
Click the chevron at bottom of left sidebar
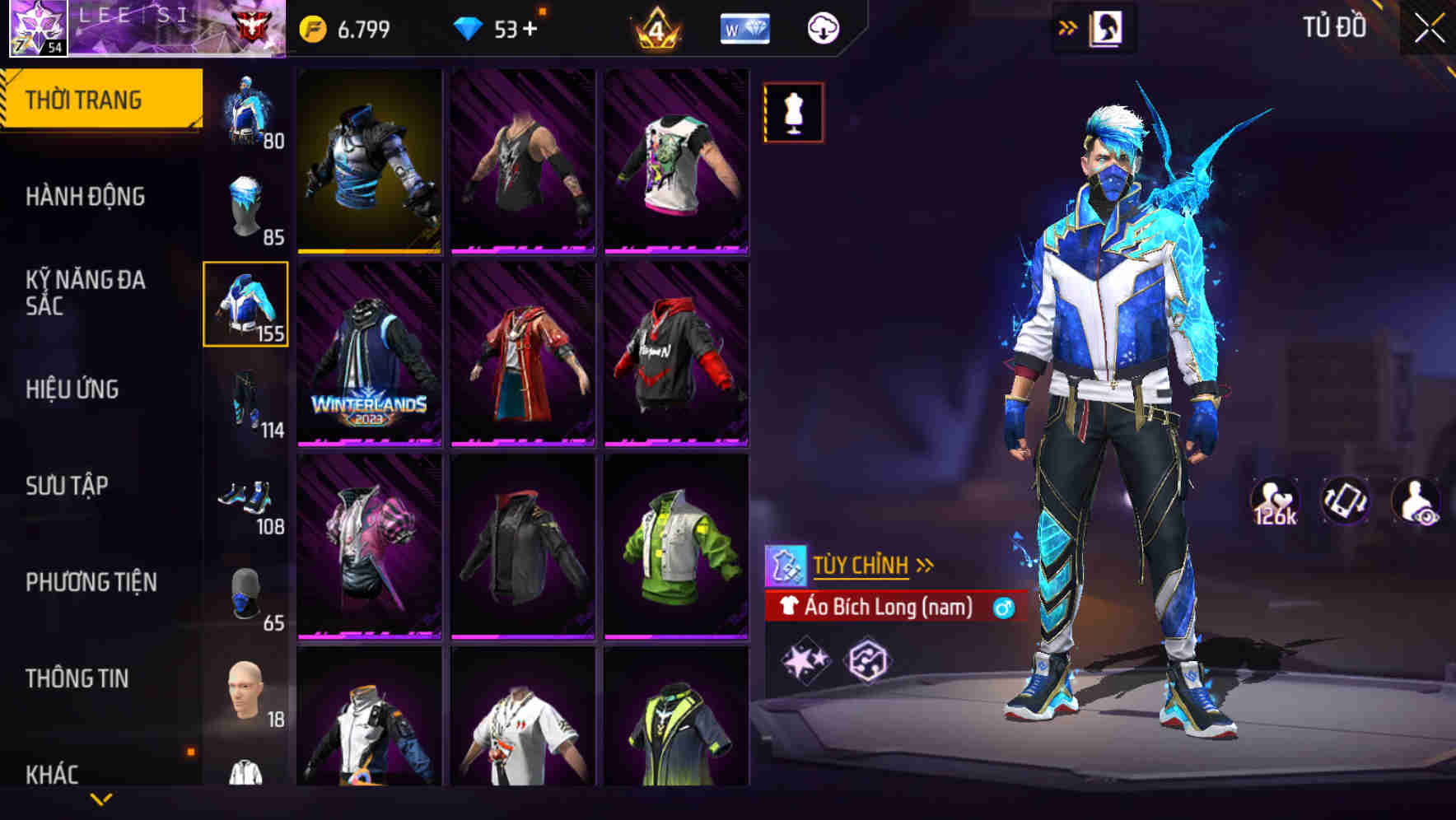click(100, 799)
